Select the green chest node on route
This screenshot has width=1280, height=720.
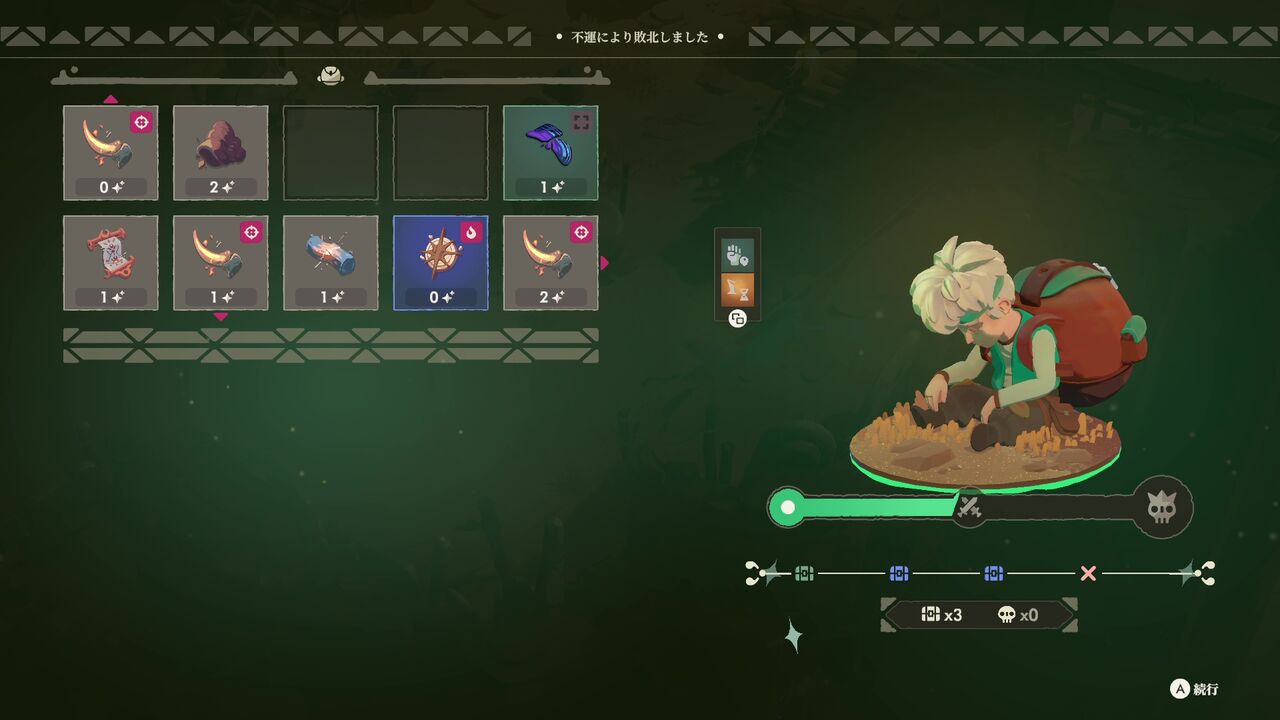pyautogui.click(x=805, y=573)
